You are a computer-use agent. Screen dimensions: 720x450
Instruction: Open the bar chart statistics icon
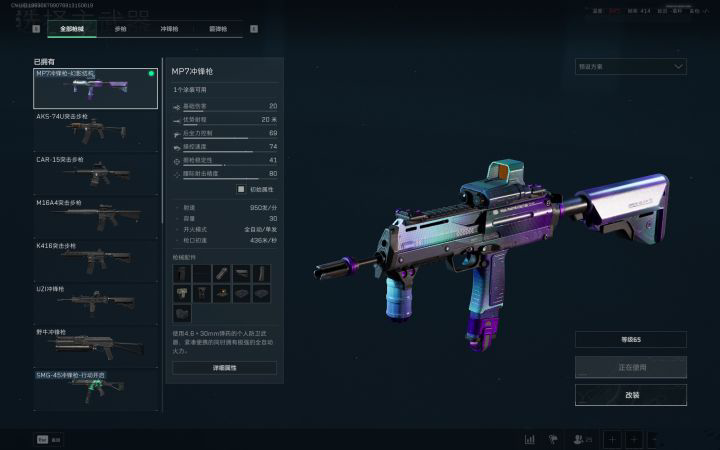pyautogui.click(x=529, y=439)
